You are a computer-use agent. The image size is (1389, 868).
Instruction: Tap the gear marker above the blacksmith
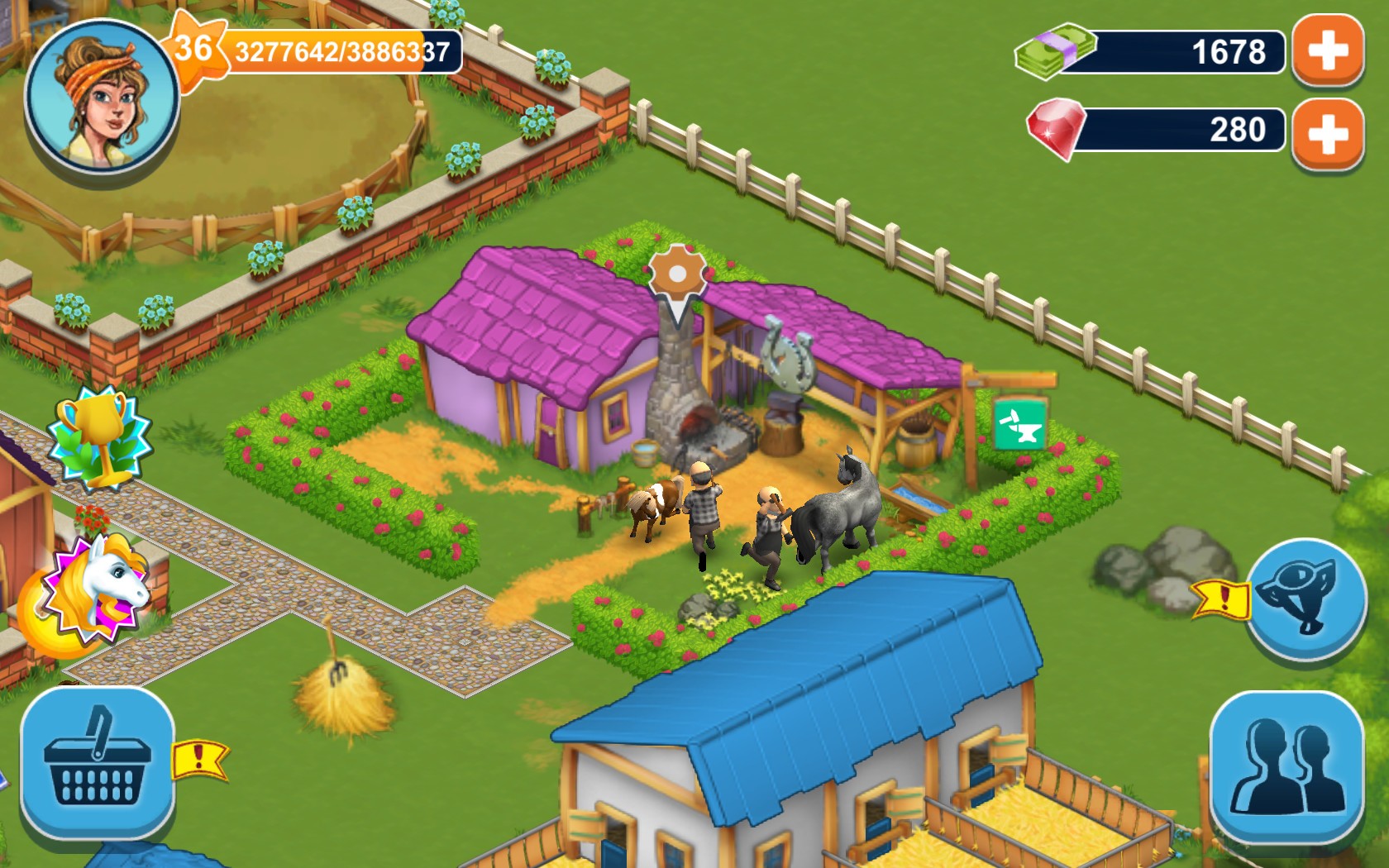(x=676, y=270)
